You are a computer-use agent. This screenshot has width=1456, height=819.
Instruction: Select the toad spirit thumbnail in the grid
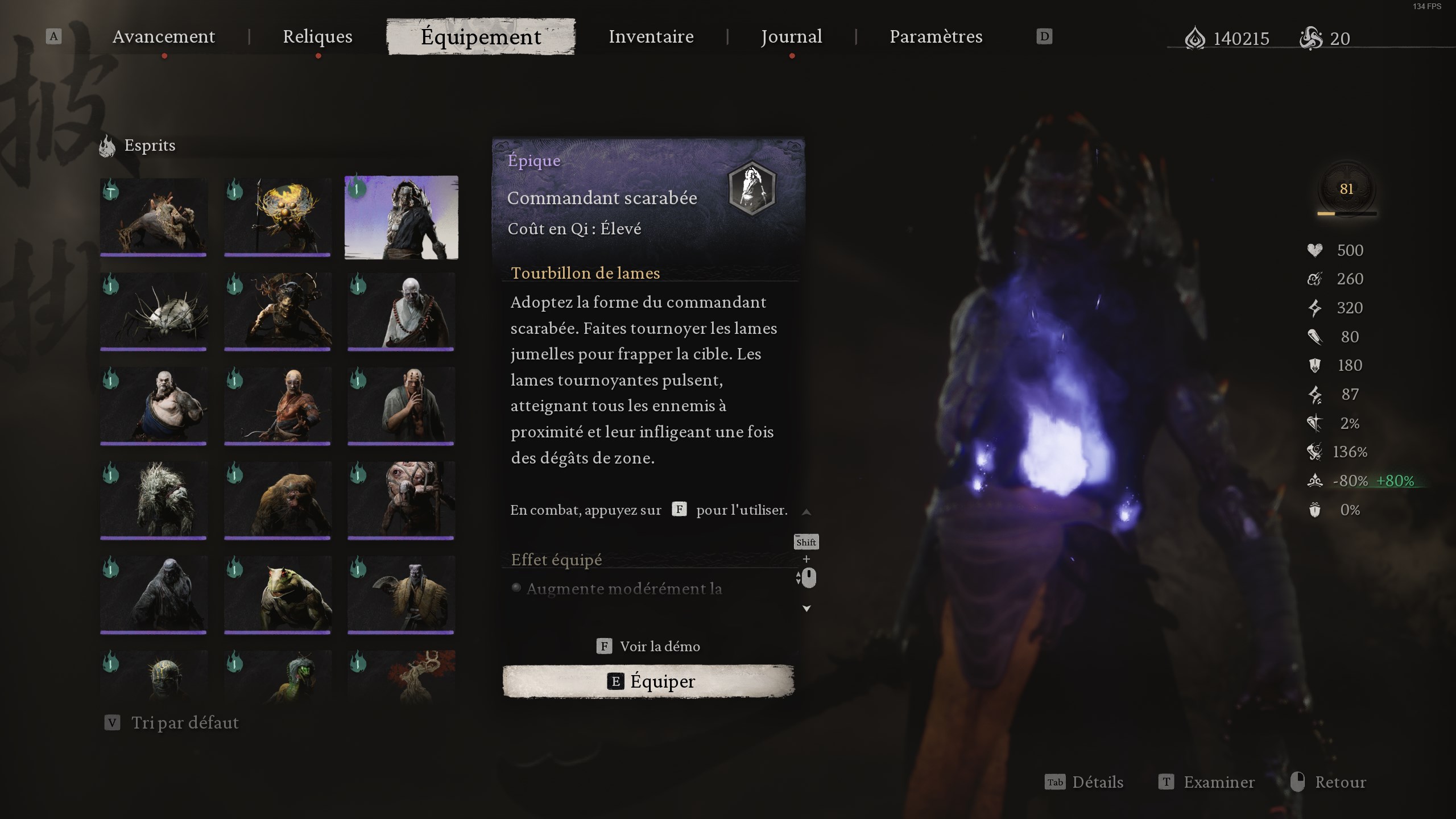coord(278,594)
